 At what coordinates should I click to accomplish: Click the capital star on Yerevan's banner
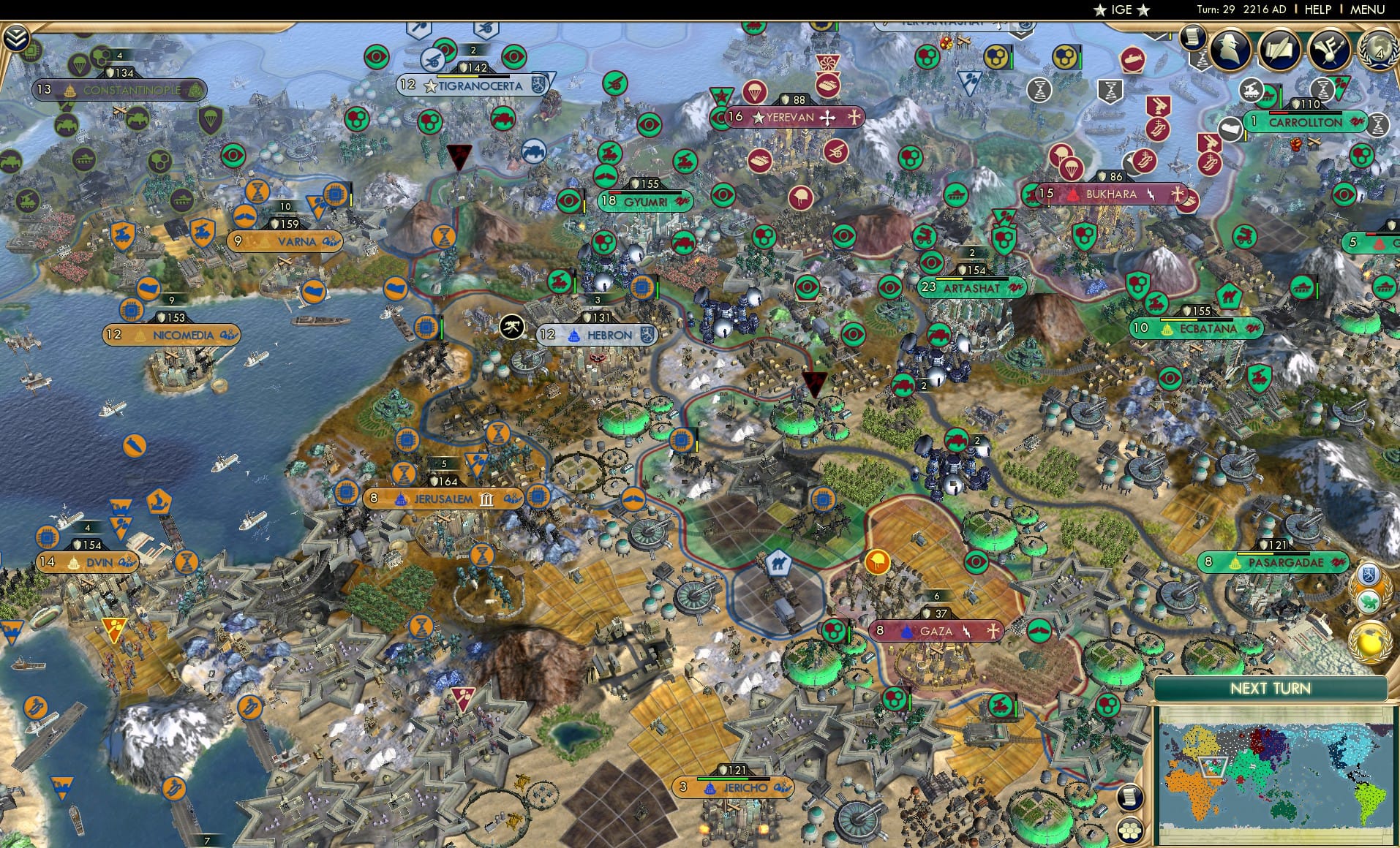point(758,117)
